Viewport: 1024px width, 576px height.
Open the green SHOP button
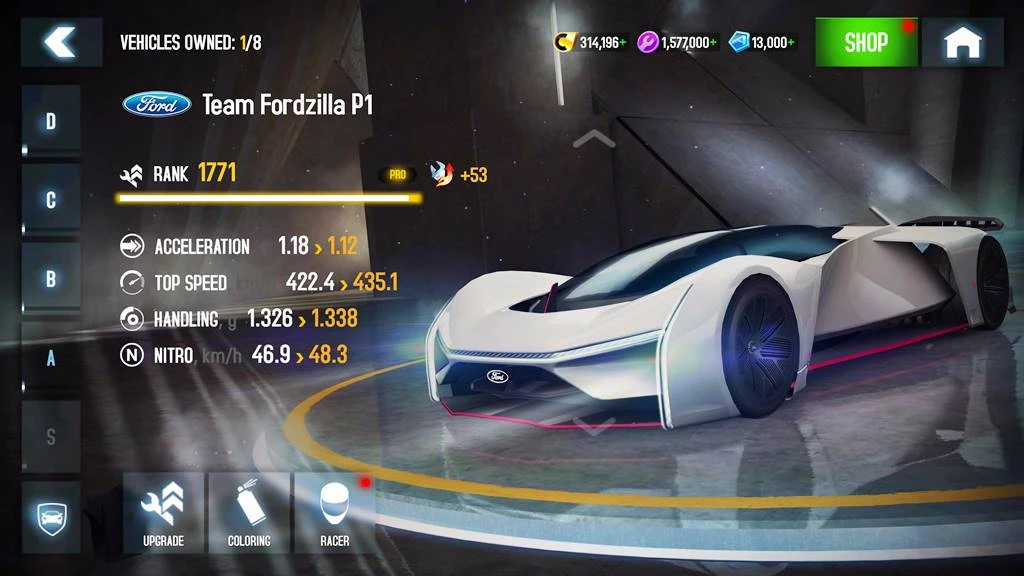[866, 42]
